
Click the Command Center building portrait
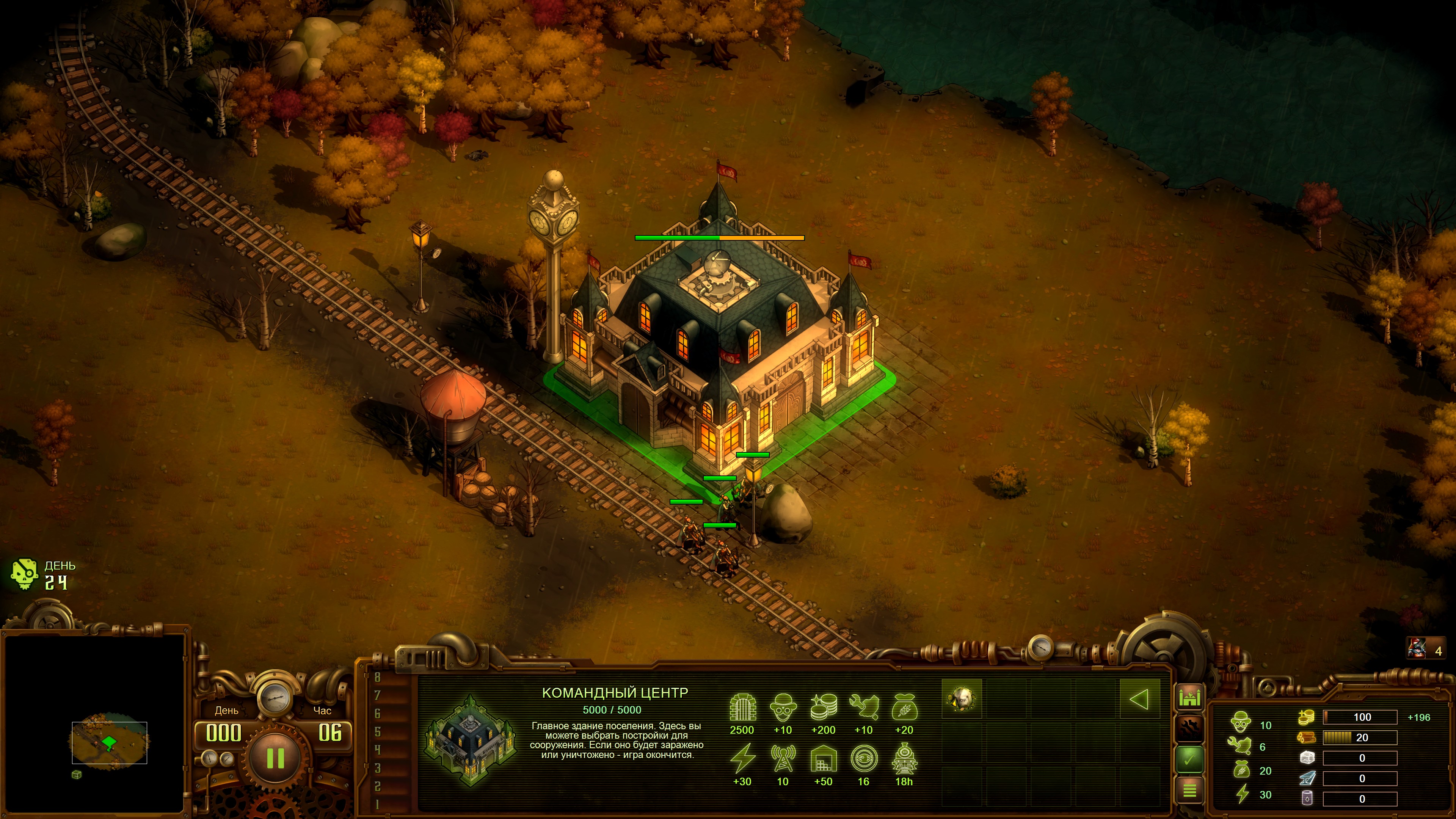click(470, 741)
